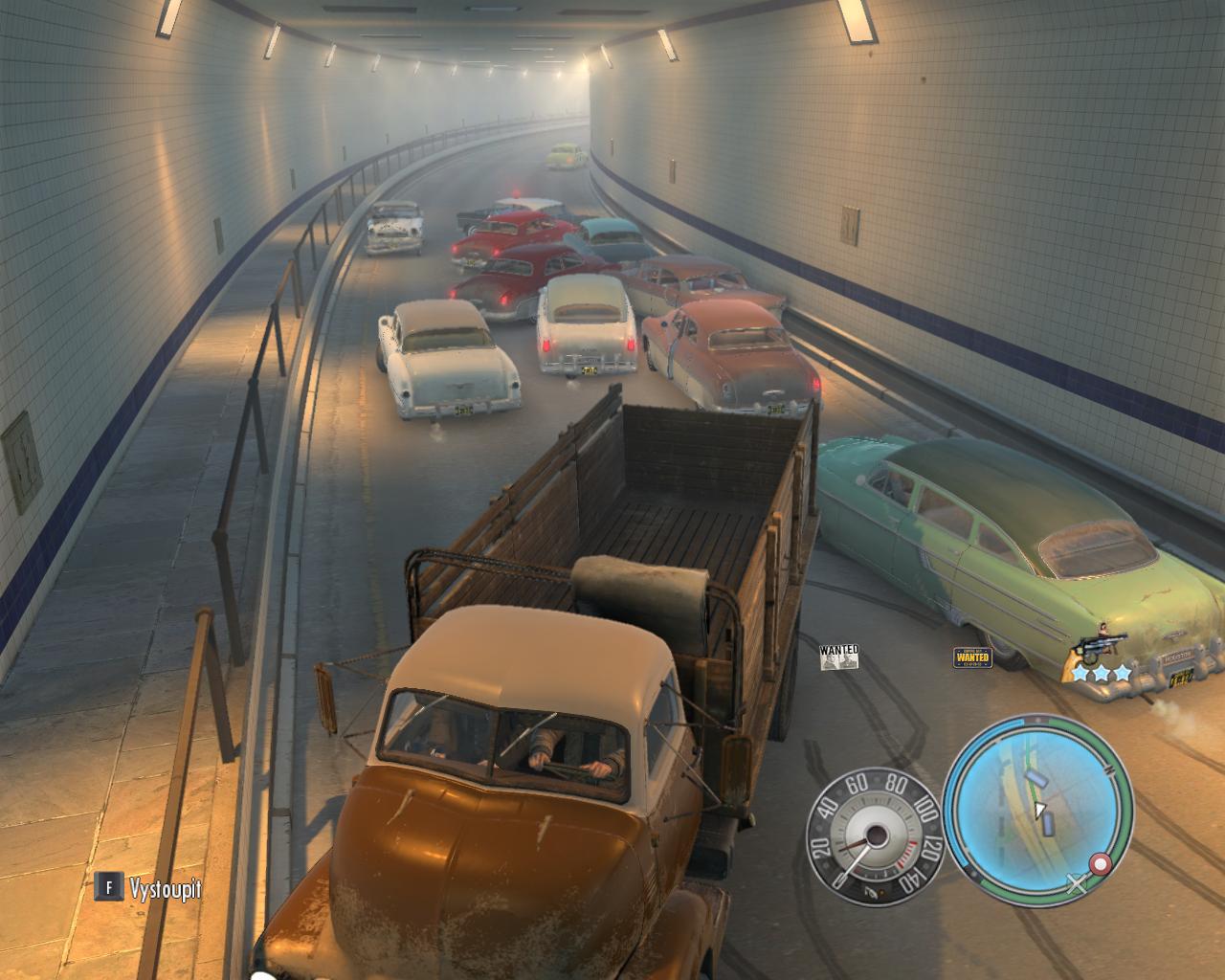This screenshot has width=1225, height=980.
Task: Click the police revolver wanted-level icon
Action: coord(1101,647)
